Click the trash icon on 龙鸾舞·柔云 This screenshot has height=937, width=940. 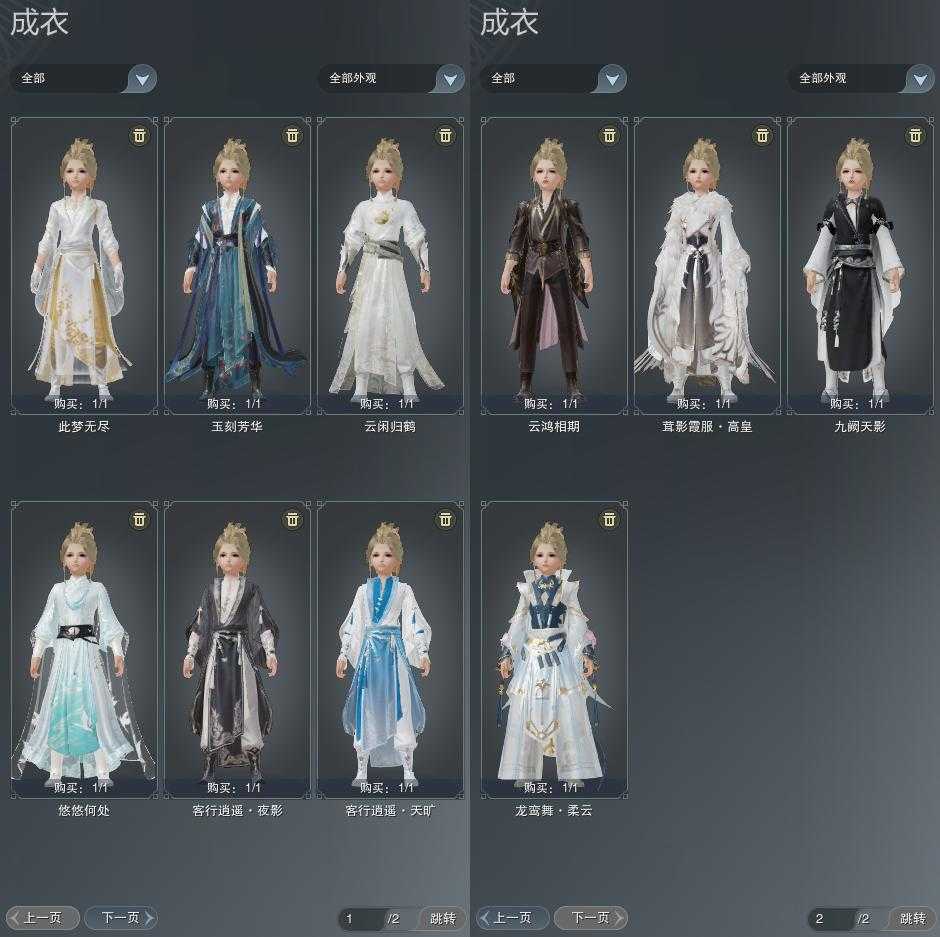[x=609, y=519]
